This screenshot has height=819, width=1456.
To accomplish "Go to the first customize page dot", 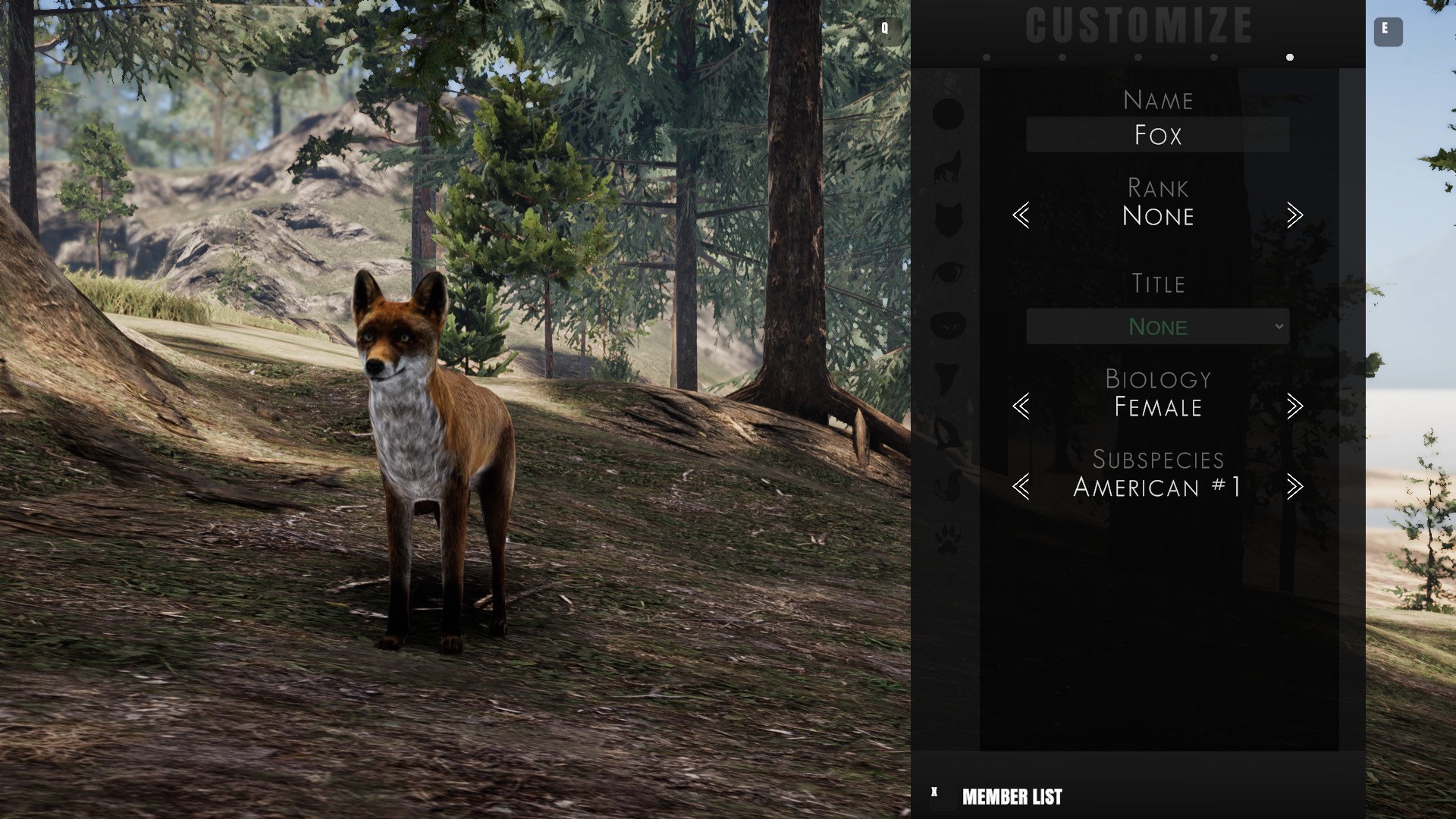I will (x=987, y=58).
